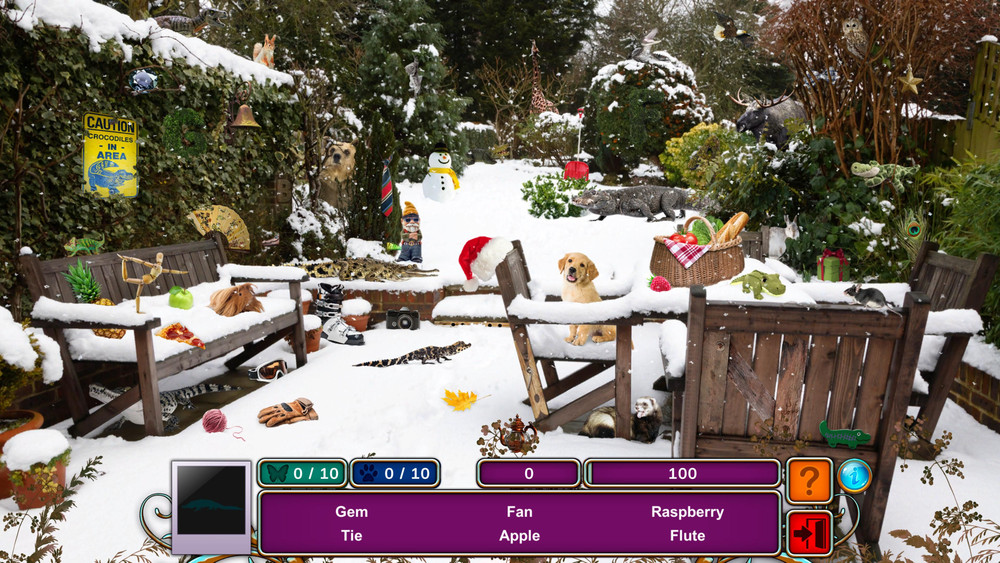
Task: Exit the level with the red door button
Action: click(809, 532)
